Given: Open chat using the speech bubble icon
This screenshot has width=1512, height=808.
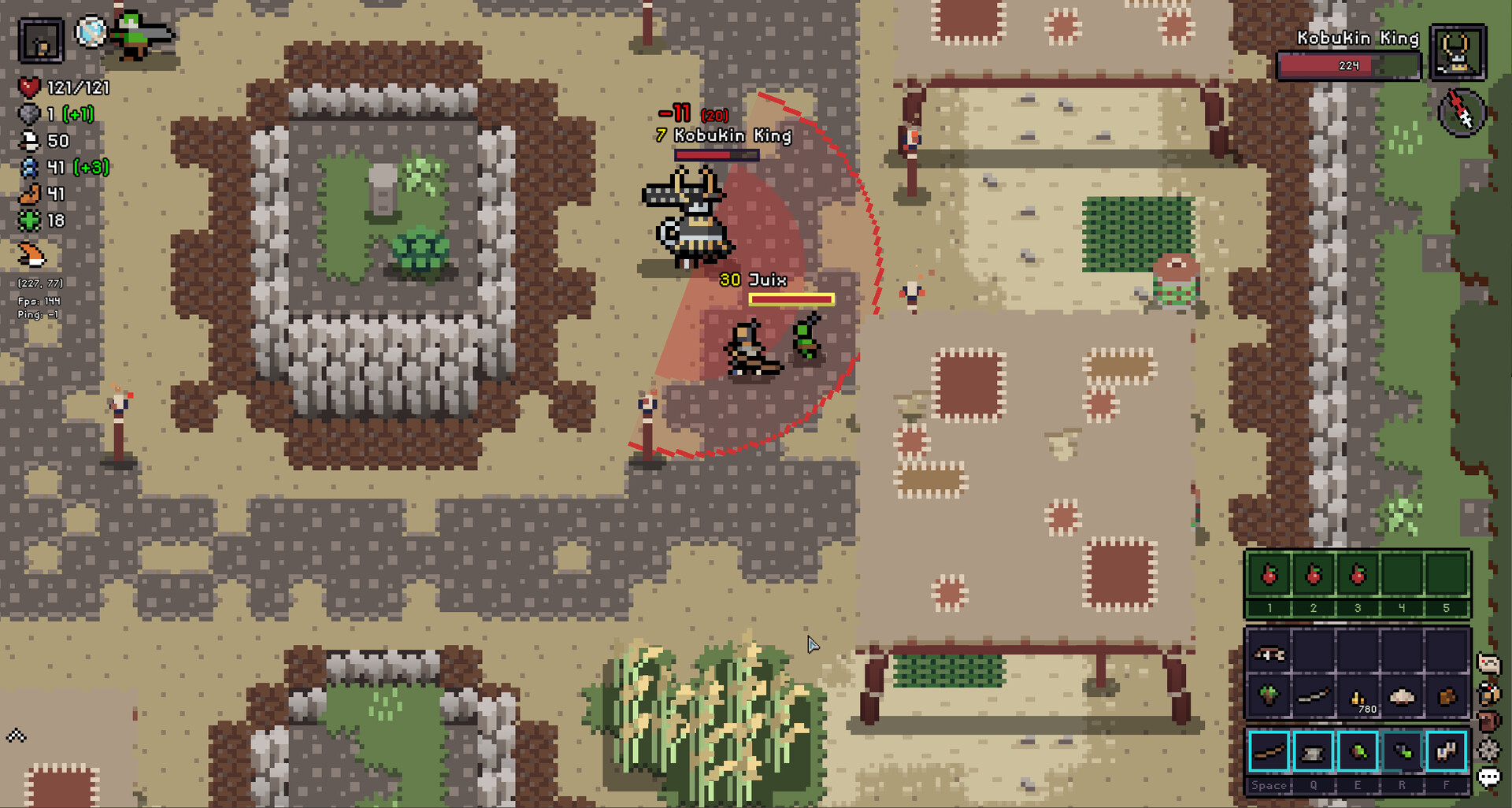Looking at the screenshot, I should pyautogui.click(x=1488, y=775).
